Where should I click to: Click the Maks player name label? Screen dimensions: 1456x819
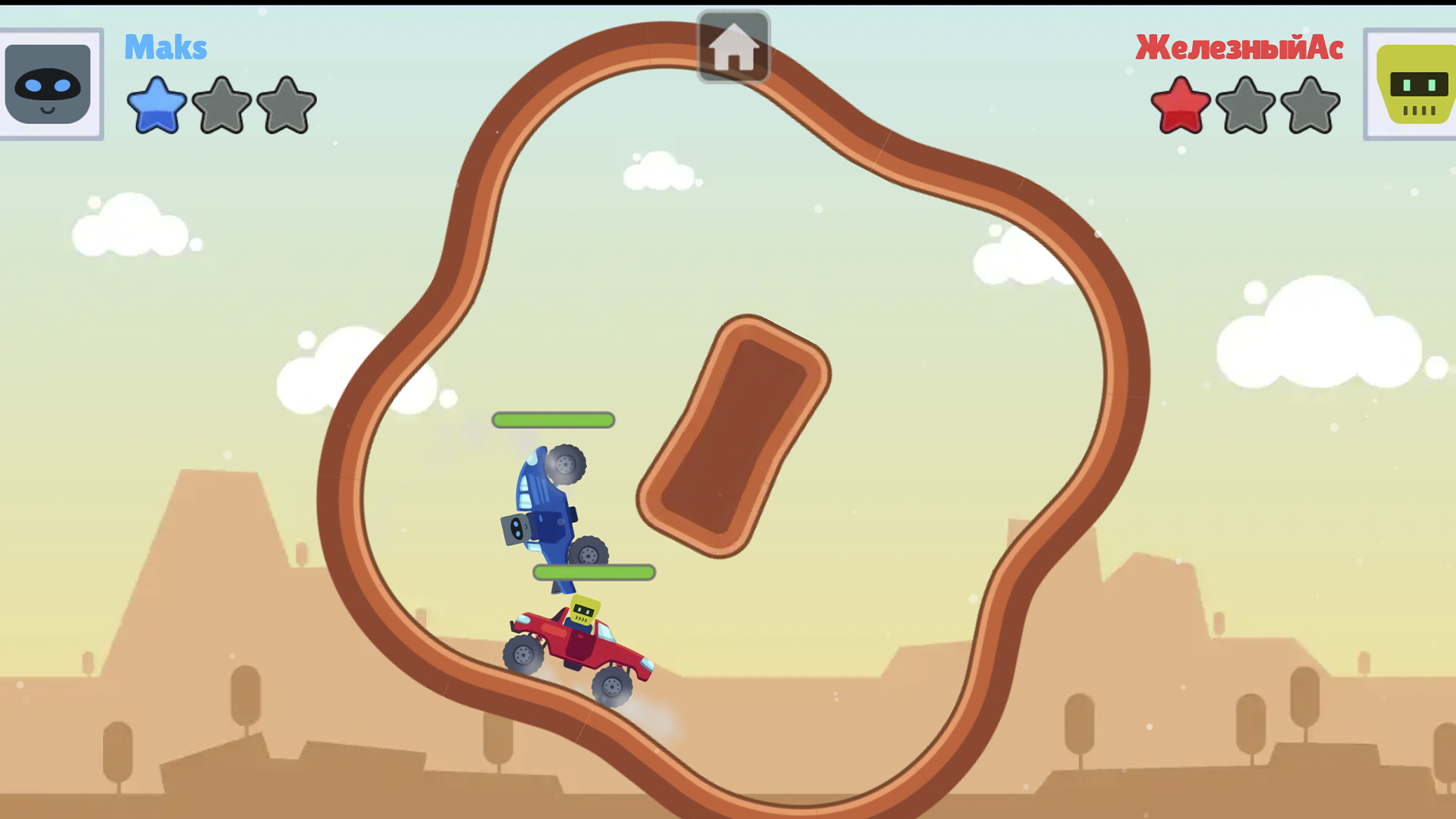coord(165,47)
